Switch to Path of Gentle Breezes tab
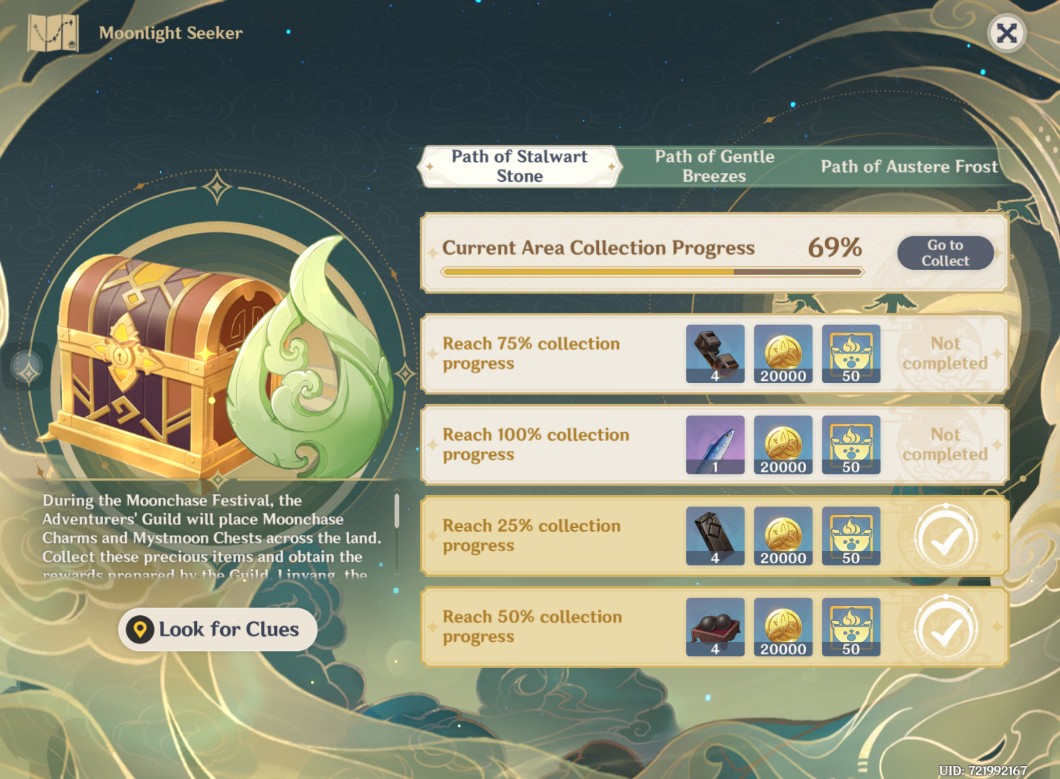 point(714,166)
